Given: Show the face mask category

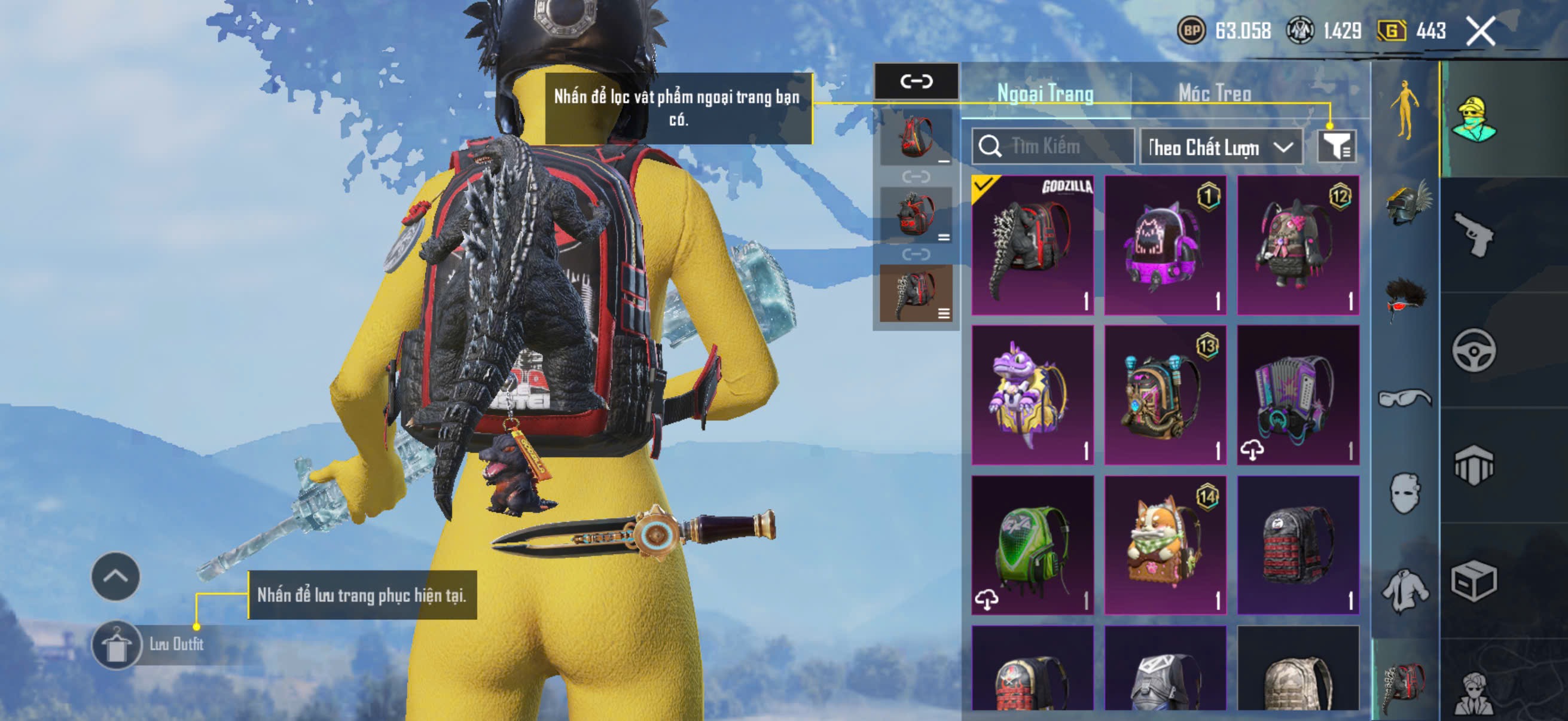Looking at the screenshot, I should click(x=1405, y=492).
